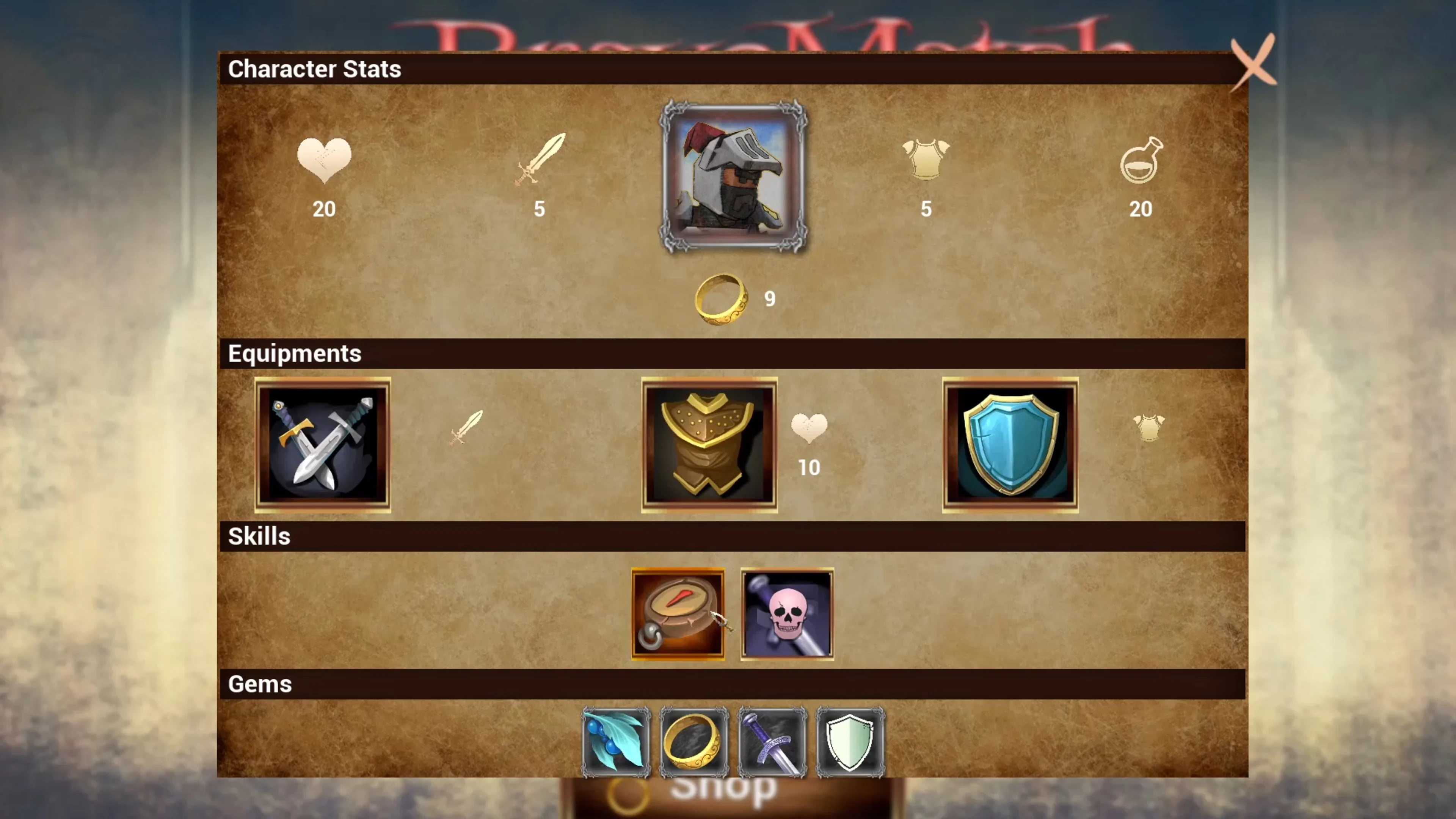Click the Skills section header

[x=259, y=536]
